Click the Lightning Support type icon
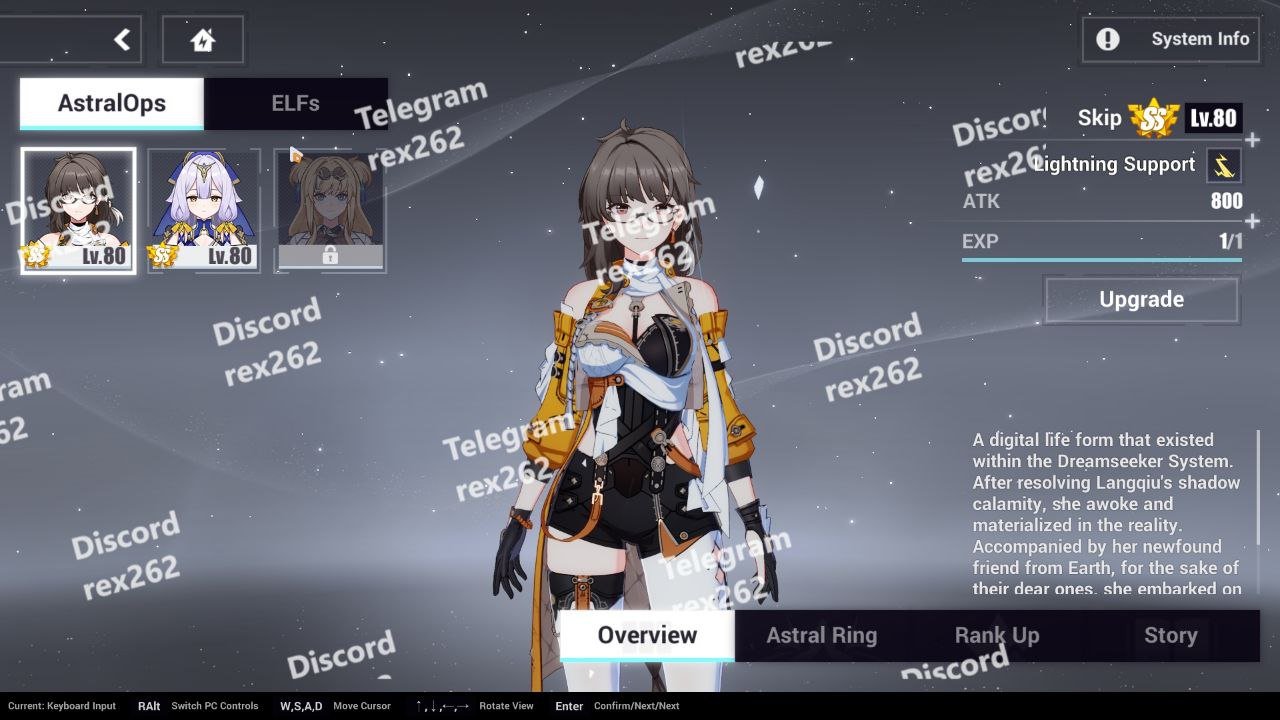Viewport: 1280px width, 720px height. tap(1224, 165)
